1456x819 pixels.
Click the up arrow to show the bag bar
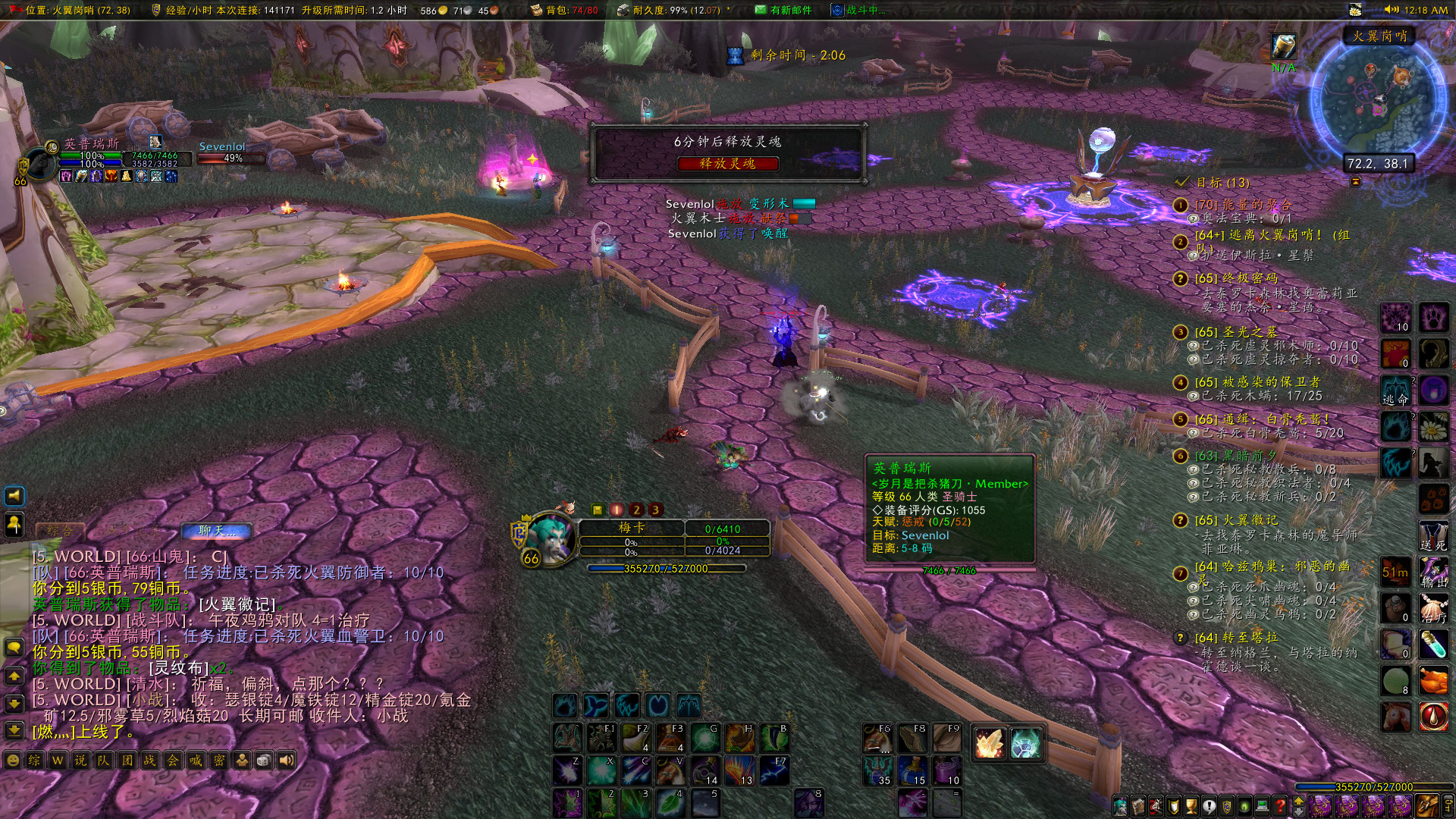[1298, 800]
